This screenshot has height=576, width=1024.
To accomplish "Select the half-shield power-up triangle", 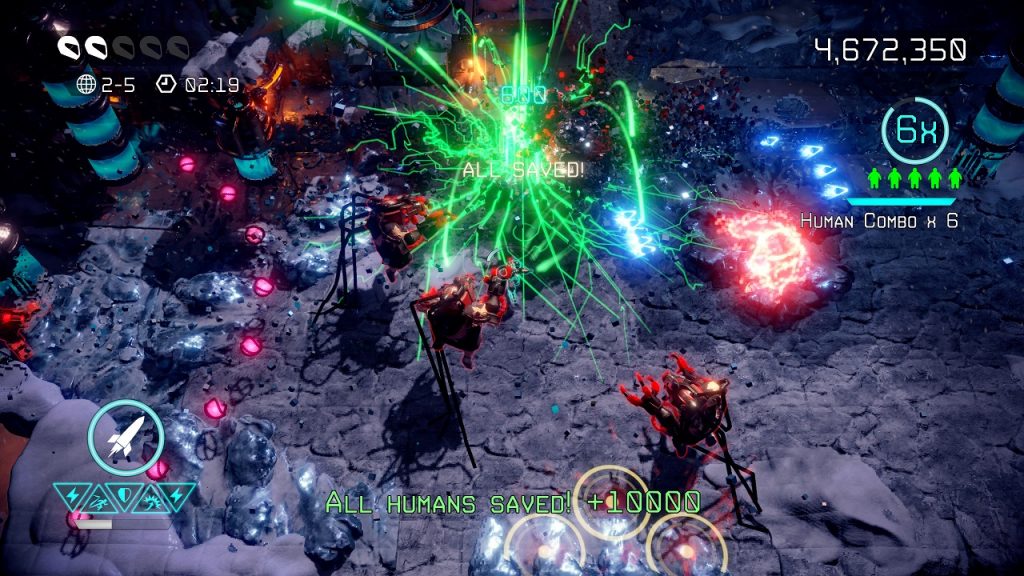I will point(125,494).
